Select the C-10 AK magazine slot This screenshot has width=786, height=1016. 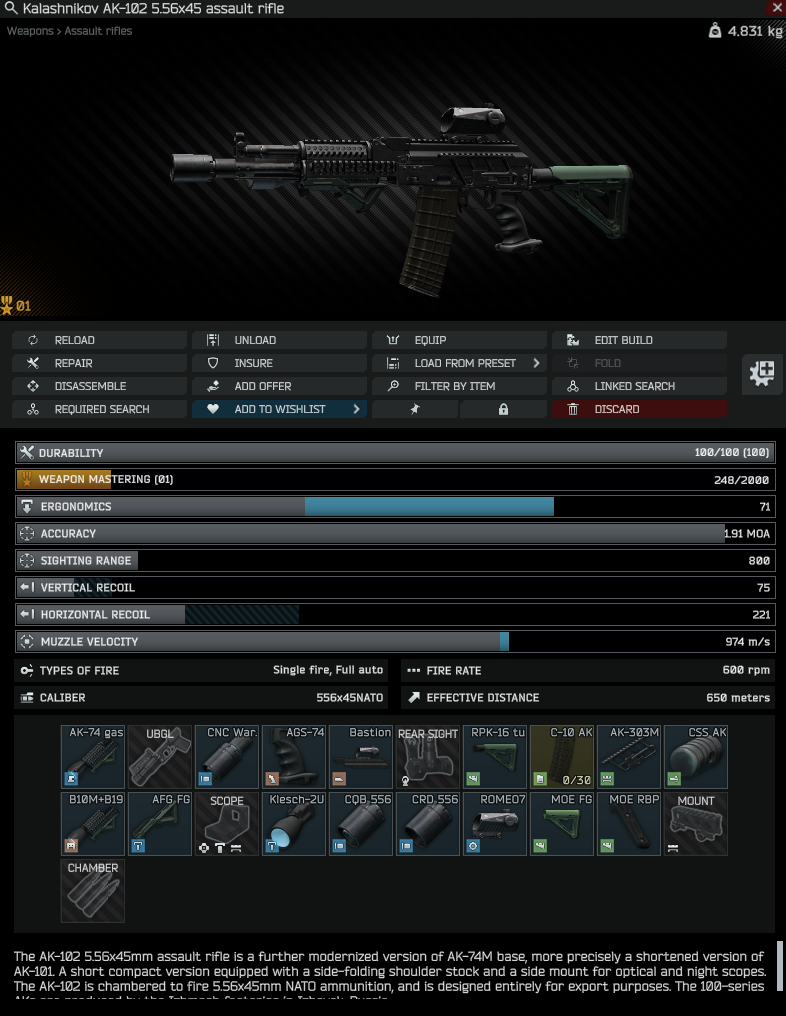coord(562,757)
